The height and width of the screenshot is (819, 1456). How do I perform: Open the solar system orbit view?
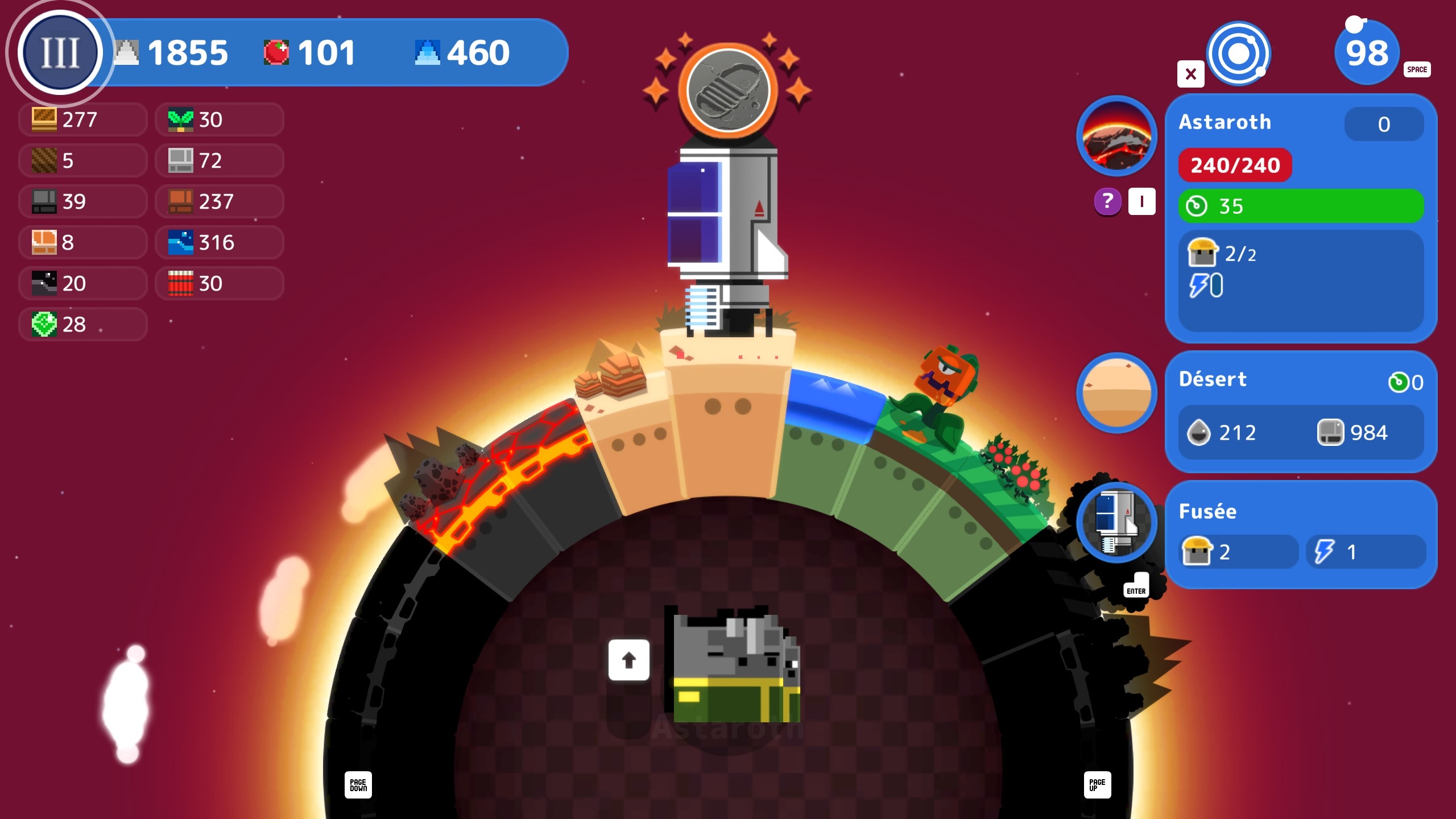tap(1239, 54)
